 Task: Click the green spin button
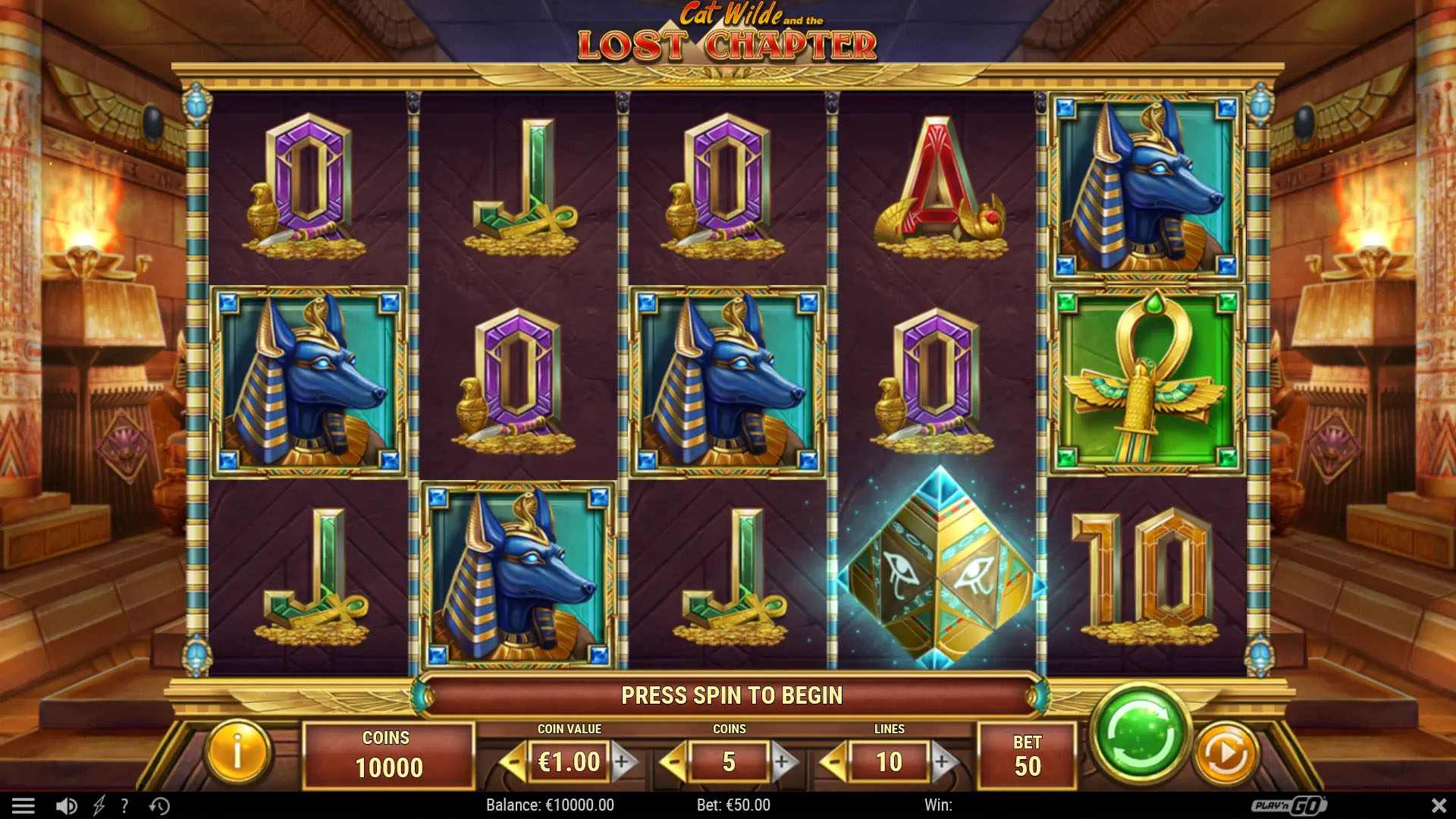[x=1139, y=734]
